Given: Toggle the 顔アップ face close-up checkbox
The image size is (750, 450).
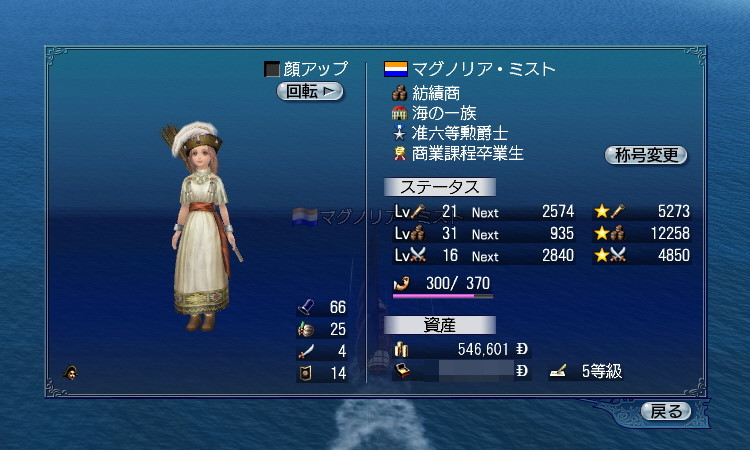Looking at the screenshot, I should pyautogui.click(x=272, y=69).
